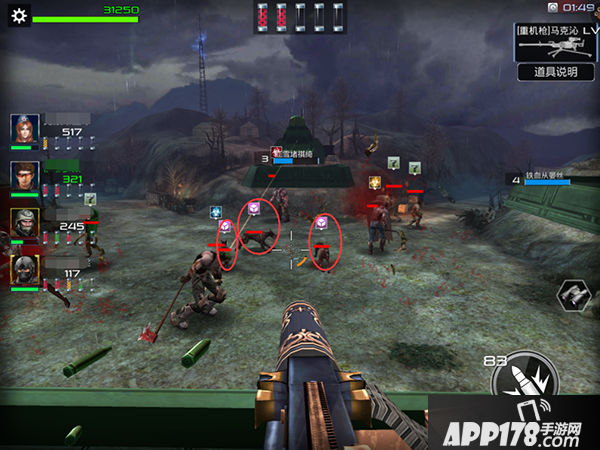Select the 马克沁 heavy machine gun panel

tap(555, 41)
